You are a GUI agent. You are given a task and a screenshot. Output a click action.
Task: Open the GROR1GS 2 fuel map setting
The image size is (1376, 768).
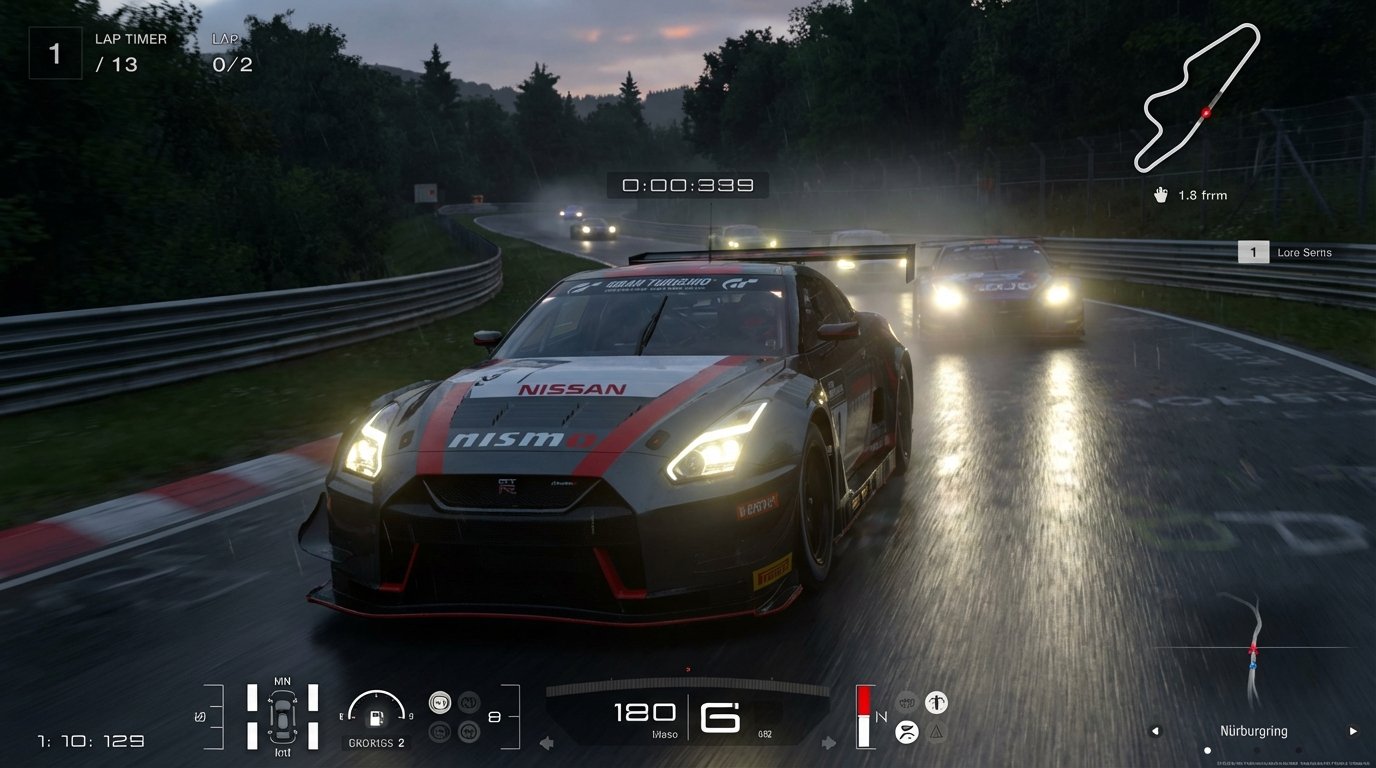click(378, 742)
